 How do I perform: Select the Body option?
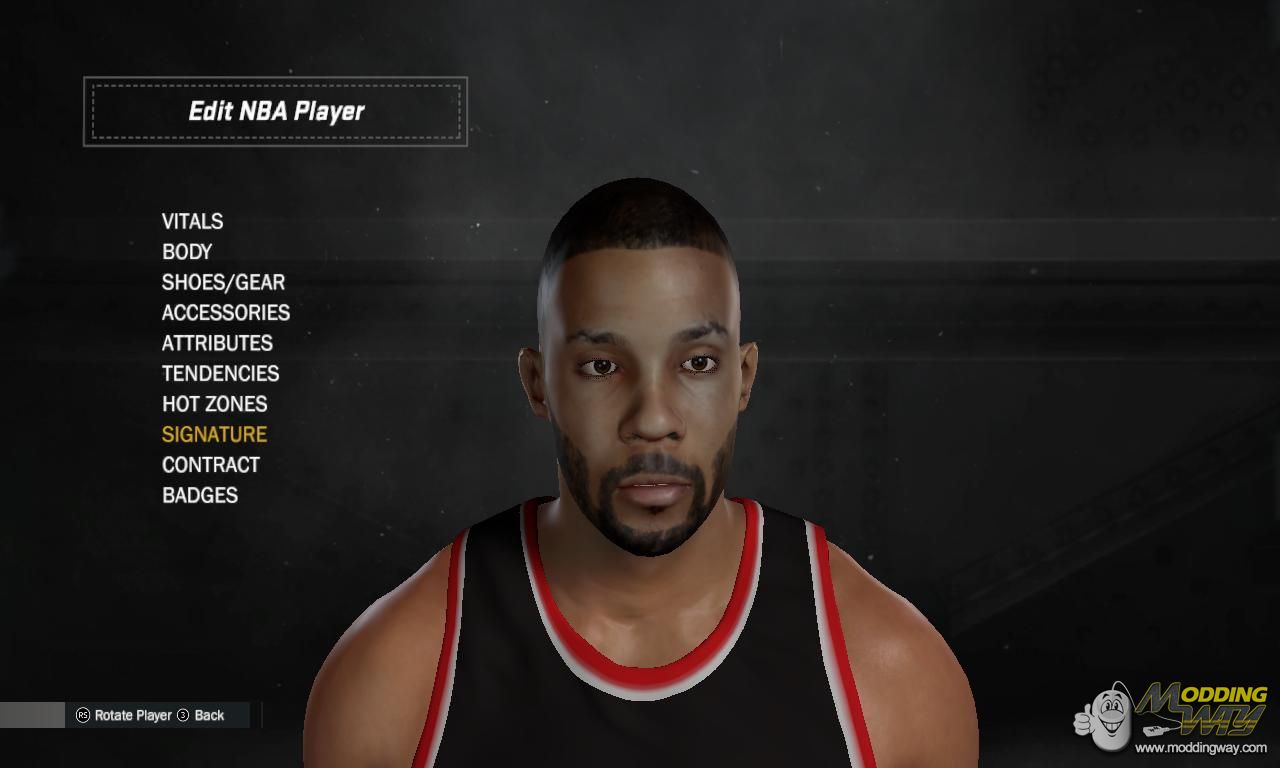click(x=187, y=252)
